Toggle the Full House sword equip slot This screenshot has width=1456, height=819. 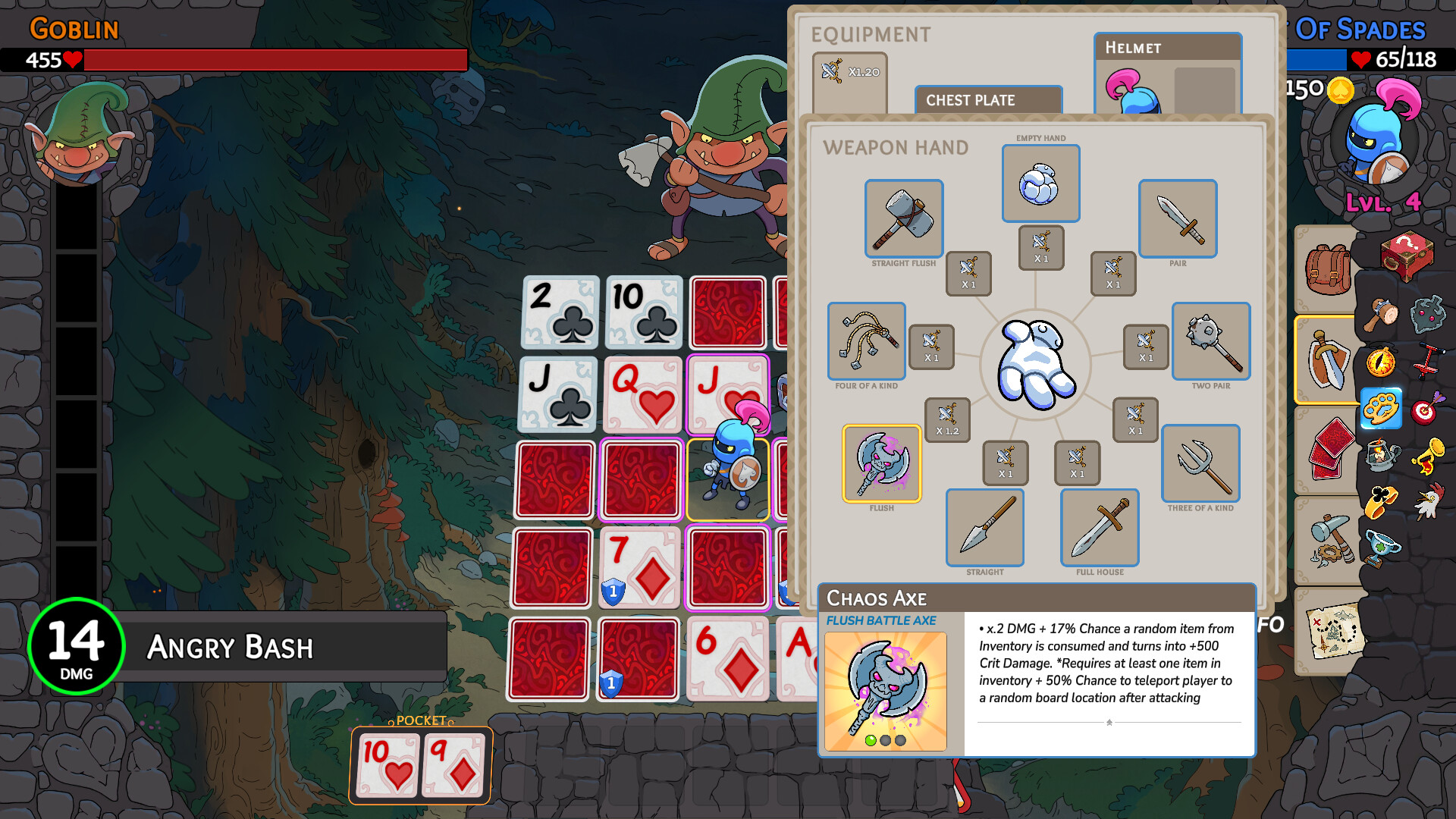1100,529
